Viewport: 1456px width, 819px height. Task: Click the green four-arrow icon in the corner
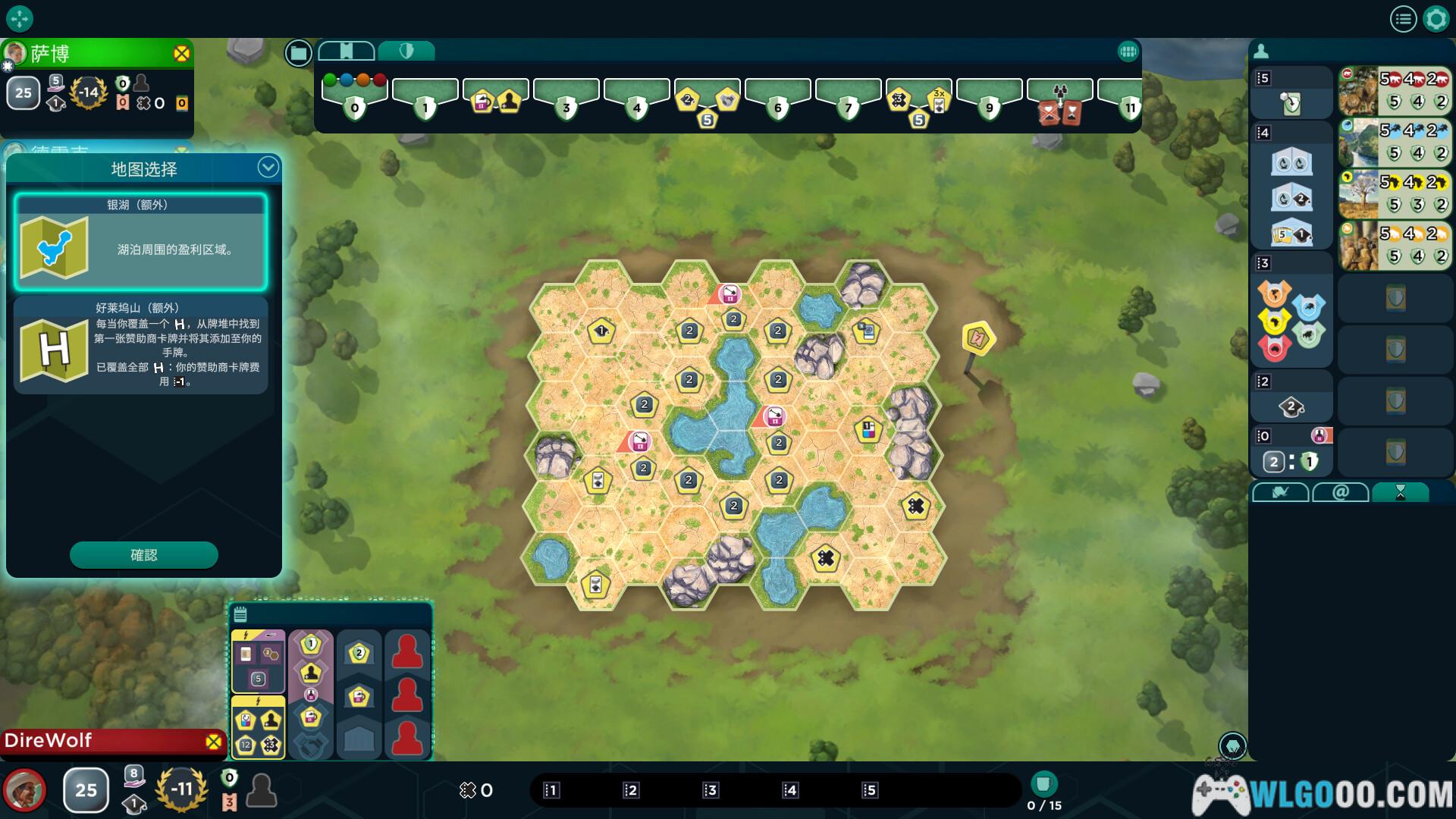(x=19, y=18)
